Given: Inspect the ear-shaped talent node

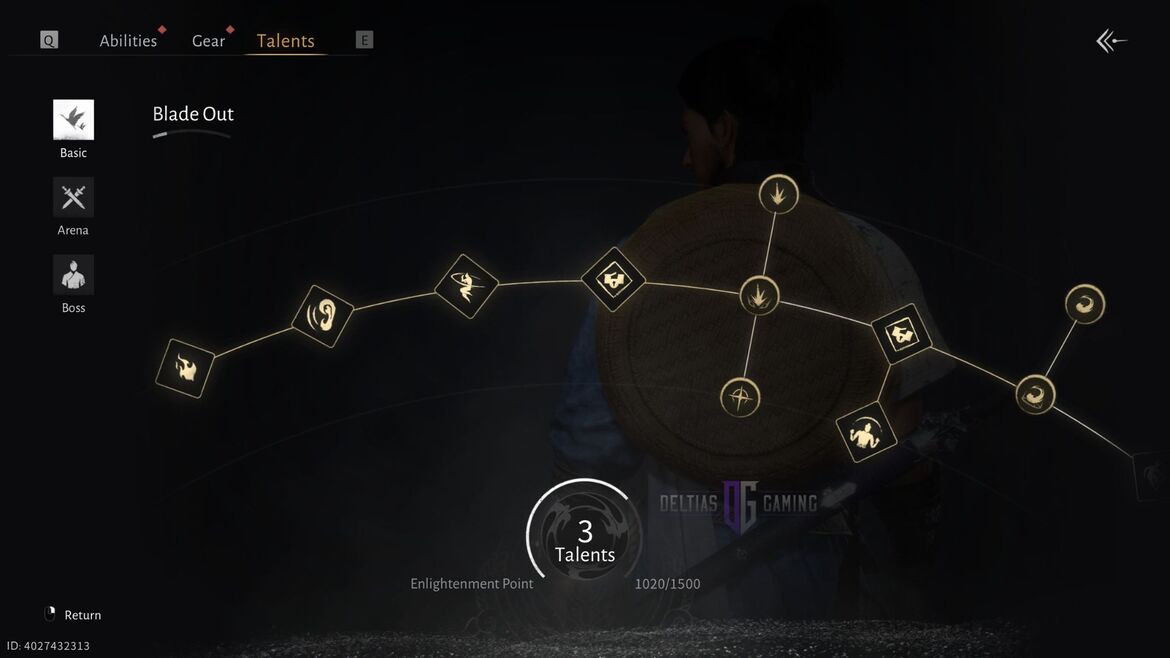Looking at the screenshot, I should [323, 316].
